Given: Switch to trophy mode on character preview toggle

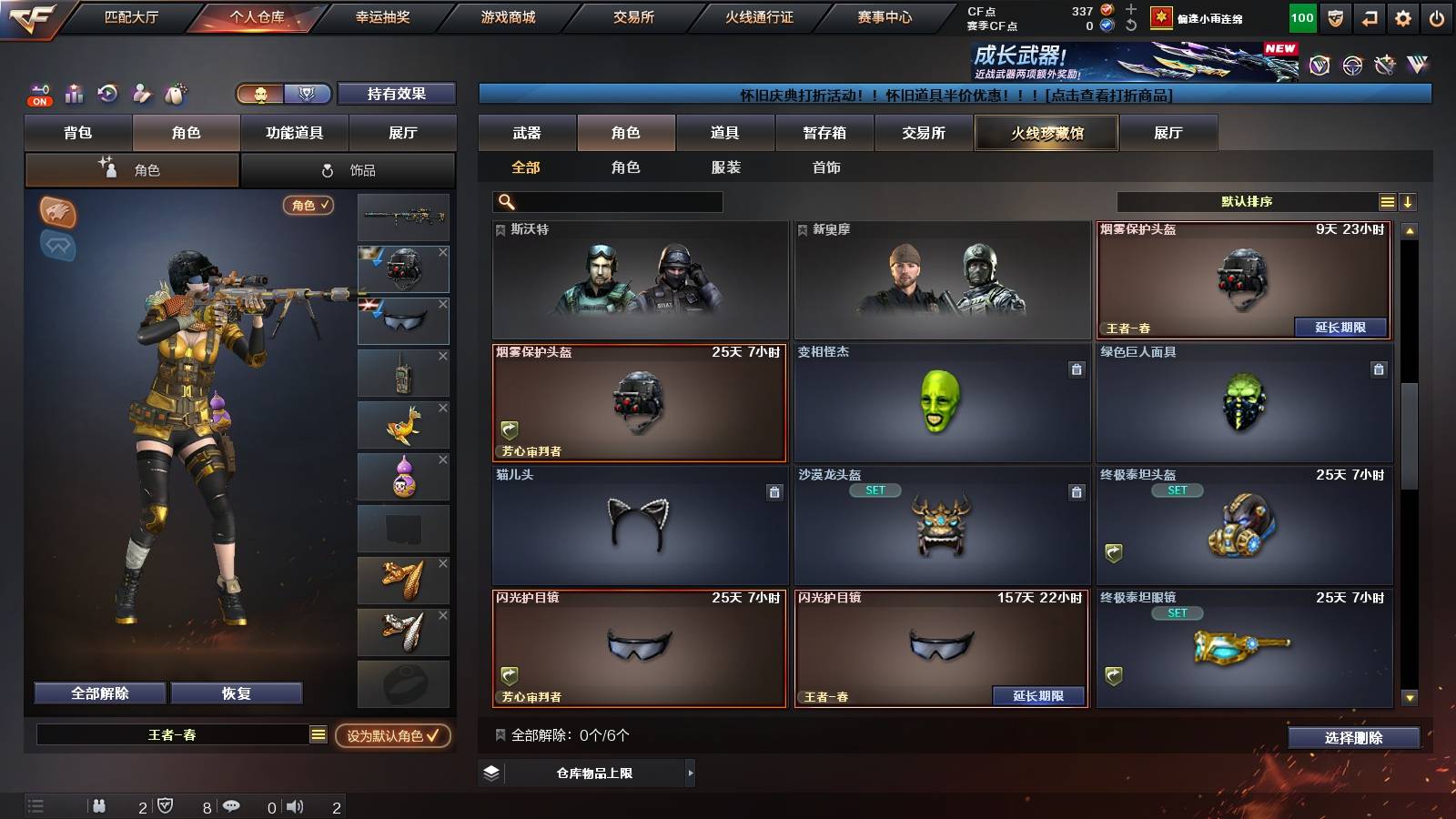Looking at the screenshot, I should coord(308,94).
